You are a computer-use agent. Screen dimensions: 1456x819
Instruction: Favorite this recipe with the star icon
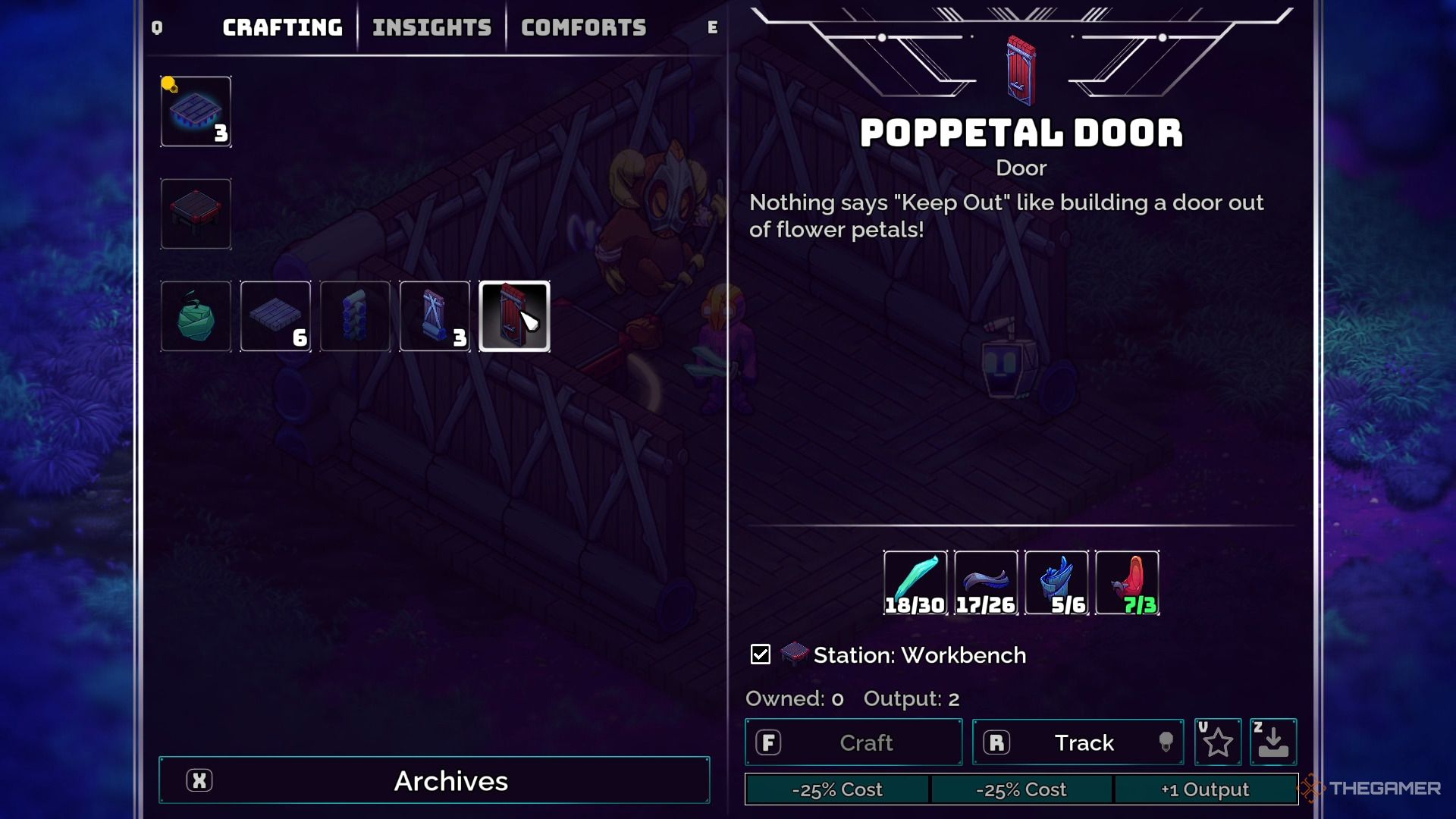tap(1217, 742)
